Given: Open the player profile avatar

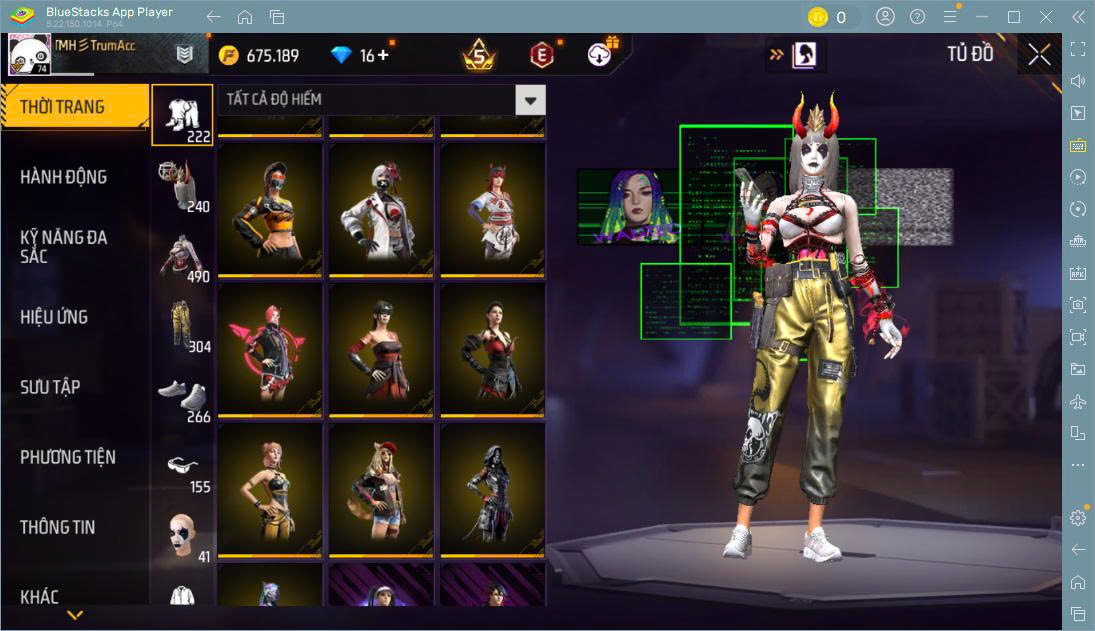Looking at the screenshot, I should [x=30, y=55].
